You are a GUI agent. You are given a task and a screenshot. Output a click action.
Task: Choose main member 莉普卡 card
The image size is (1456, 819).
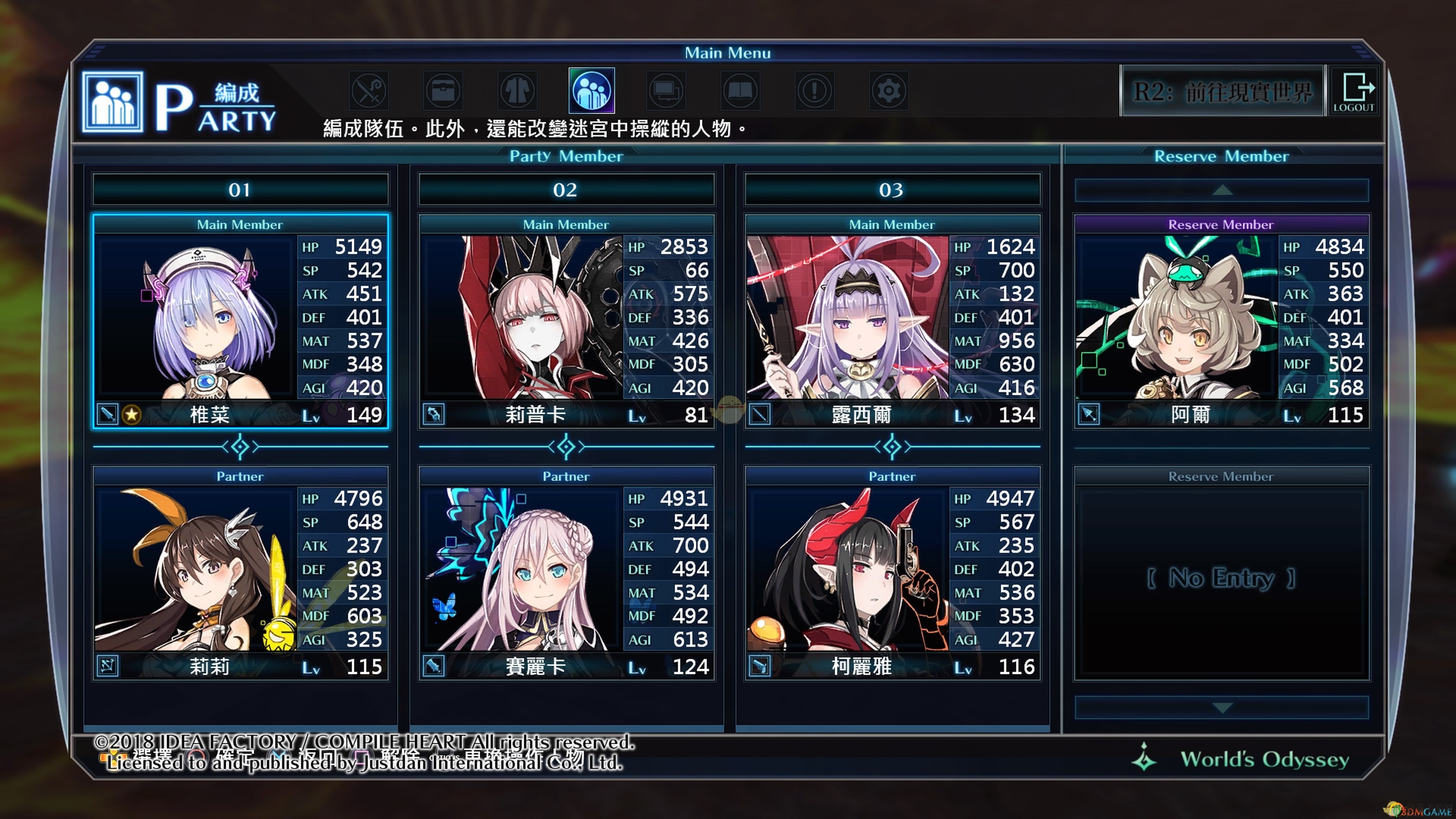coord(566,321)
